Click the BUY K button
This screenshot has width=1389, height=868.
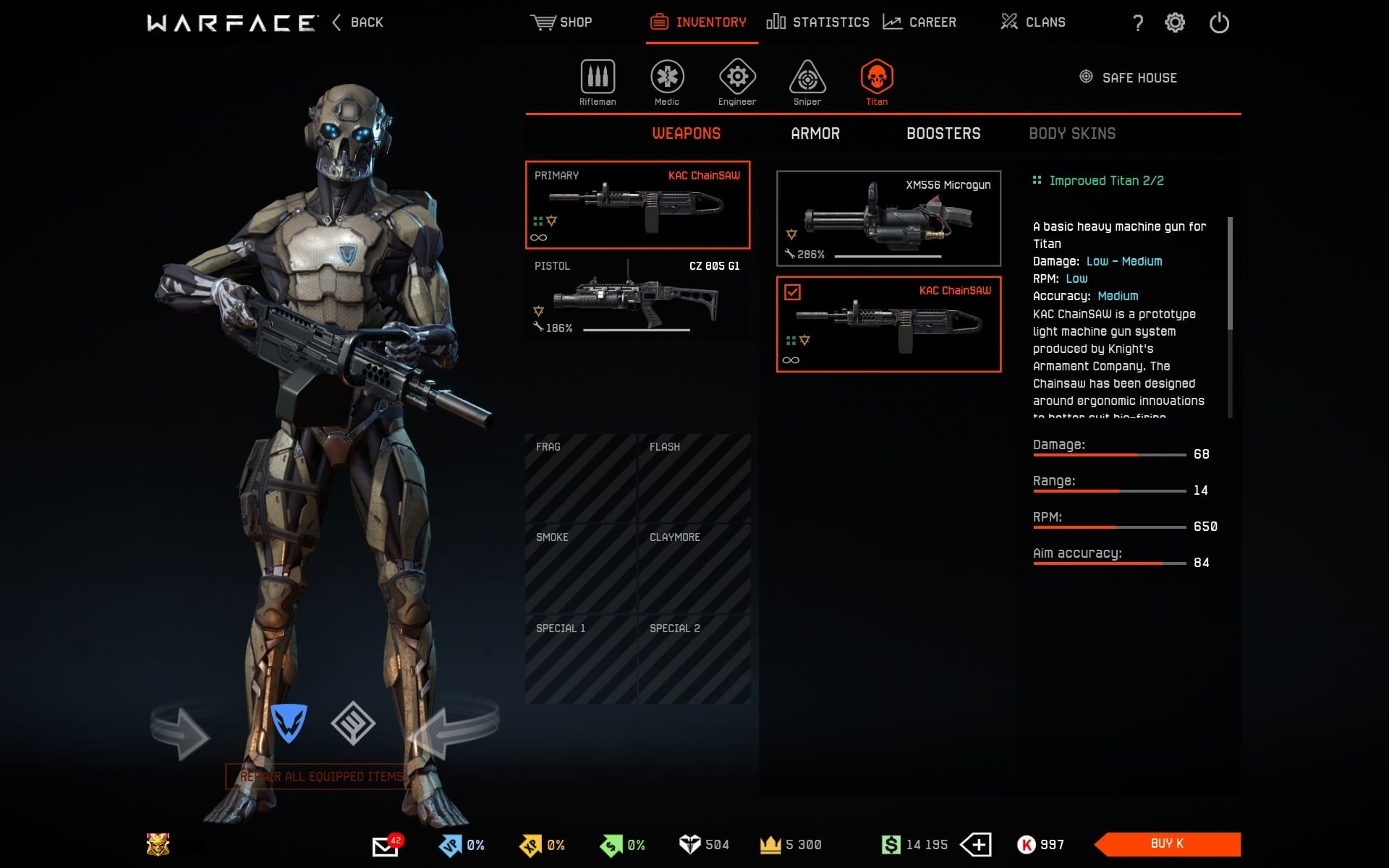[x=1168, y=843]
